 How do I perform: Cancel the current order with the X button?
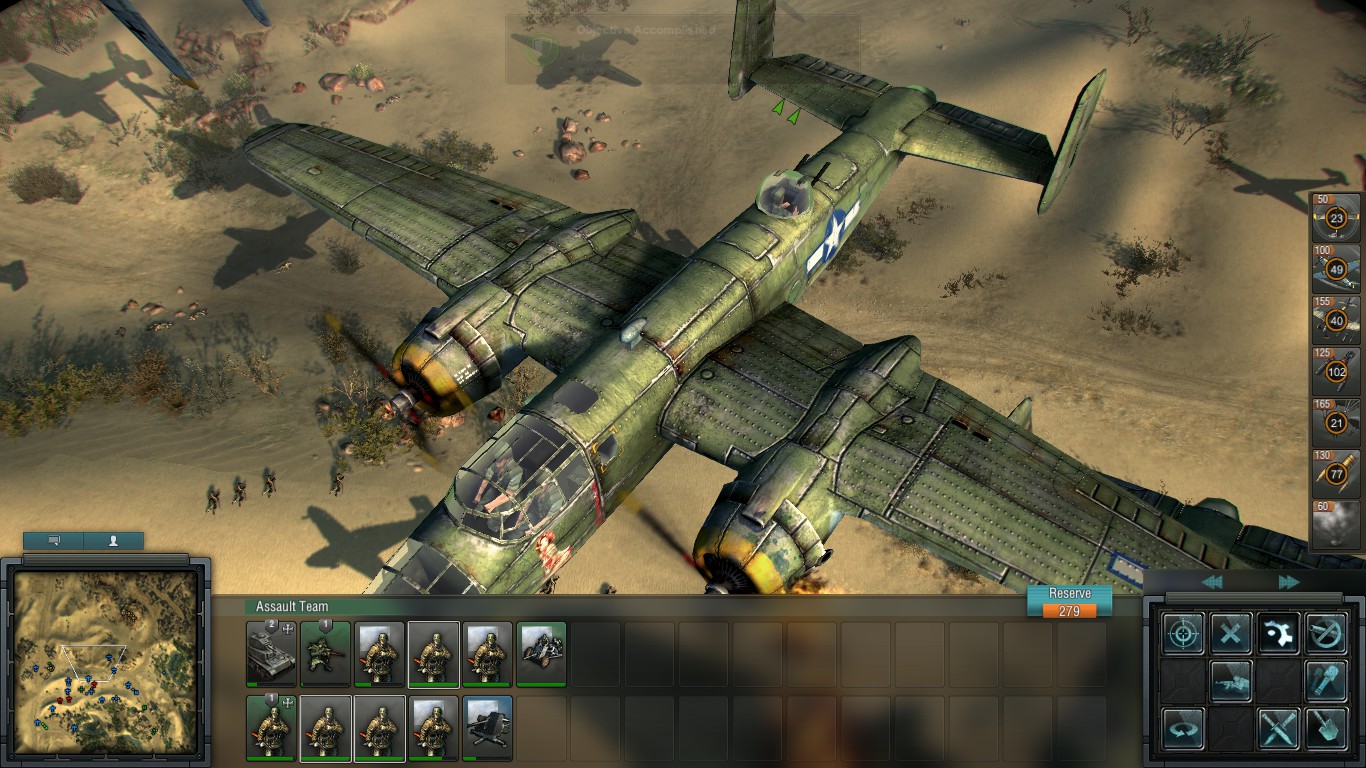tap(1230, 633)
